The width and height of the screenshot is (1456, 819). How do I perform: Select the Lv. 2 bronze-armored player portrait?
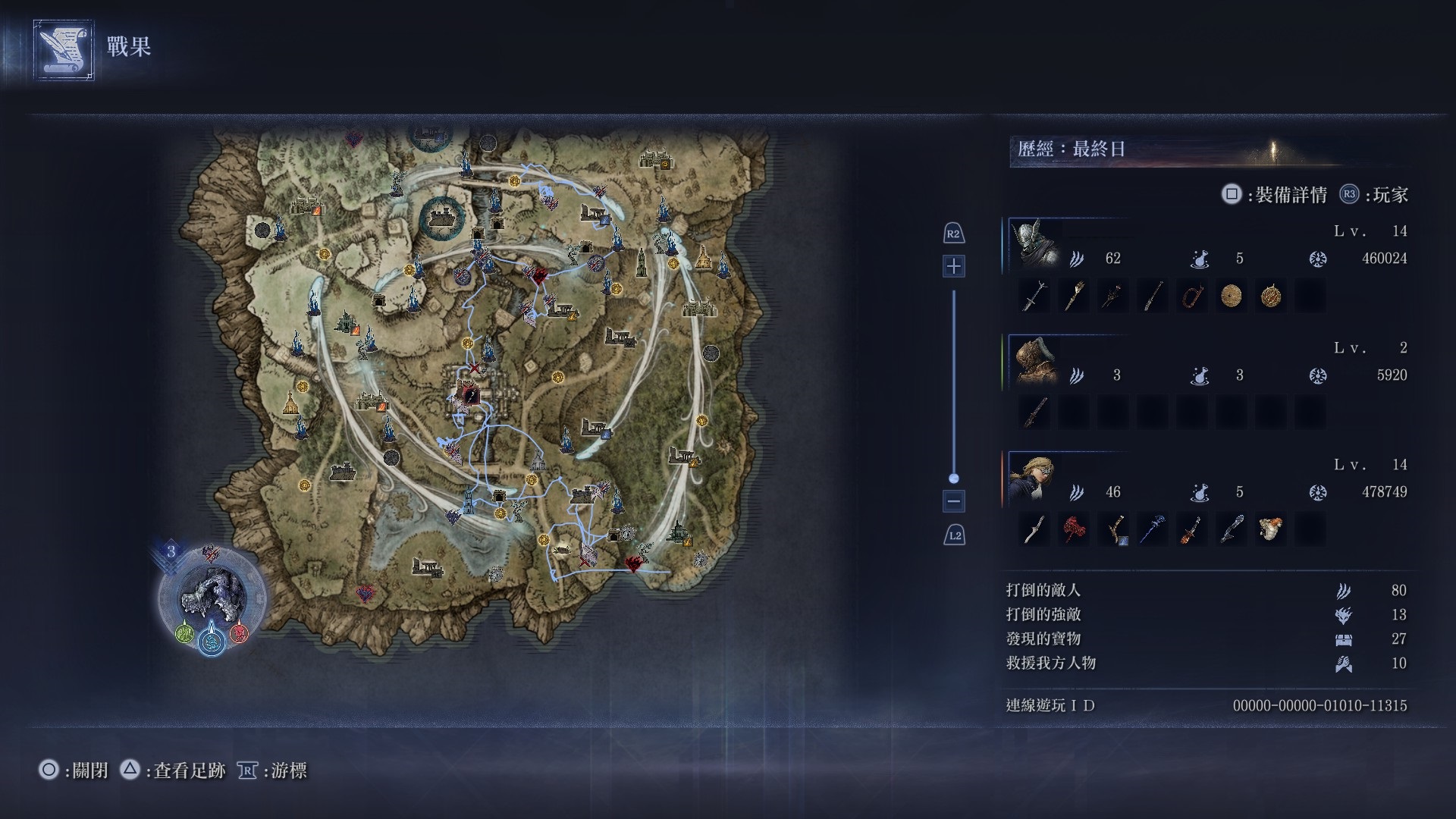click(1036, 362)
